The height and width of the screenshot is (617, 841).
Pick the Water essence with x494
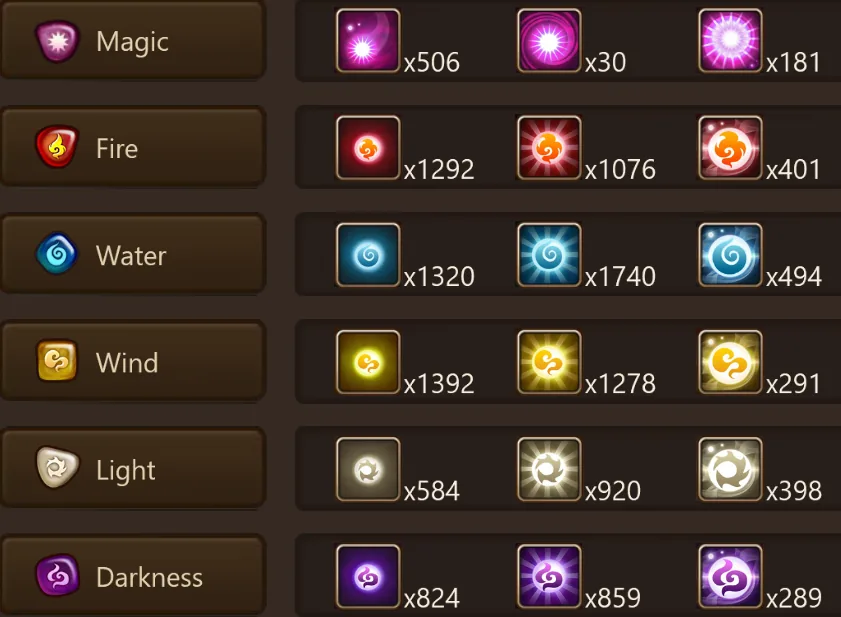(x=730, y=255)
